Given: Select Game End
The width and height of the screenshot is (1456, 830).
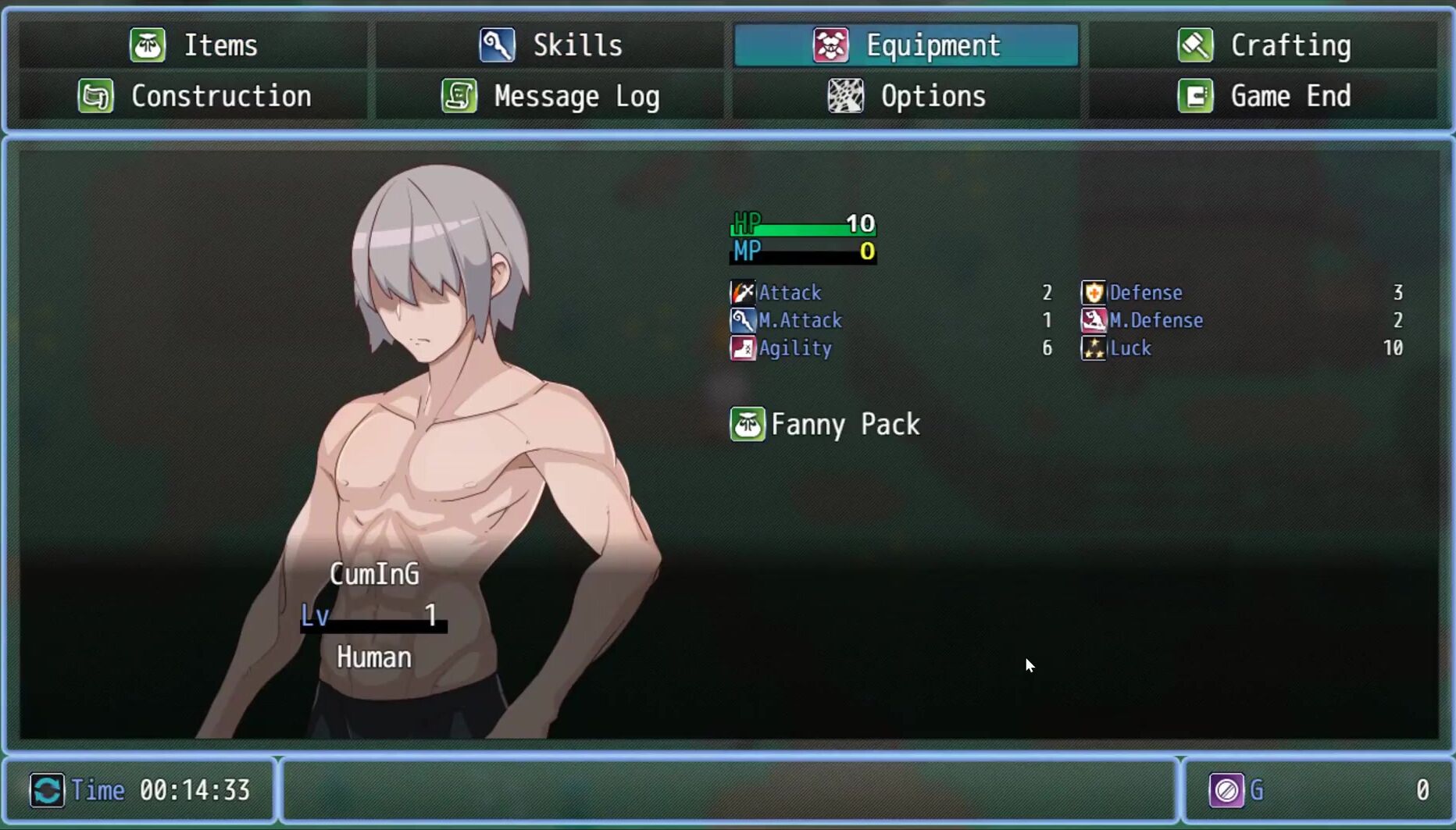Looking at the screenshot, I should 1263,96.
